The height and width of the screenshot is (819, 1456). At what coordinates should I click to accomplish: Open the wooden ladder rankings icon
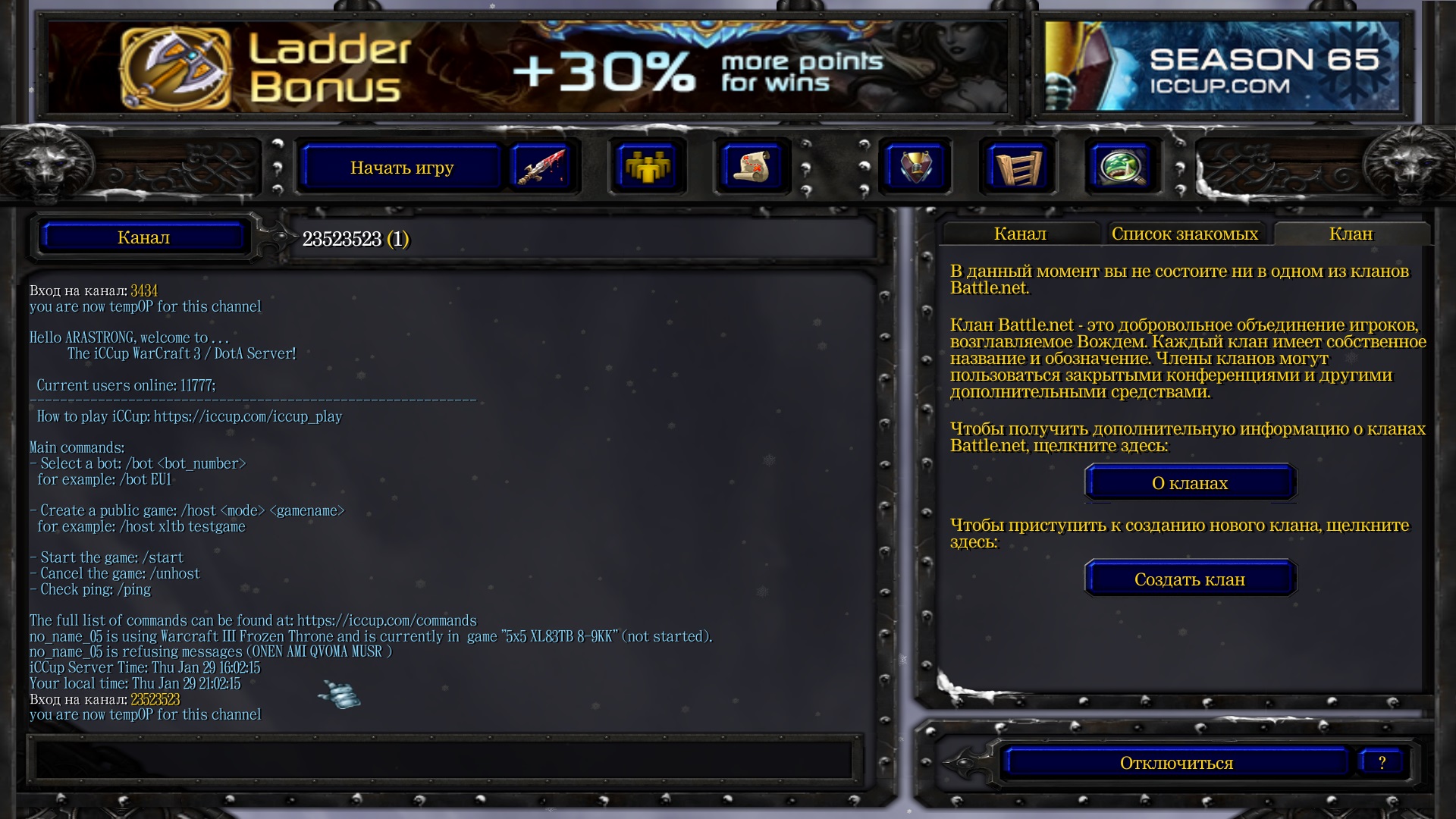[1018, 167]
